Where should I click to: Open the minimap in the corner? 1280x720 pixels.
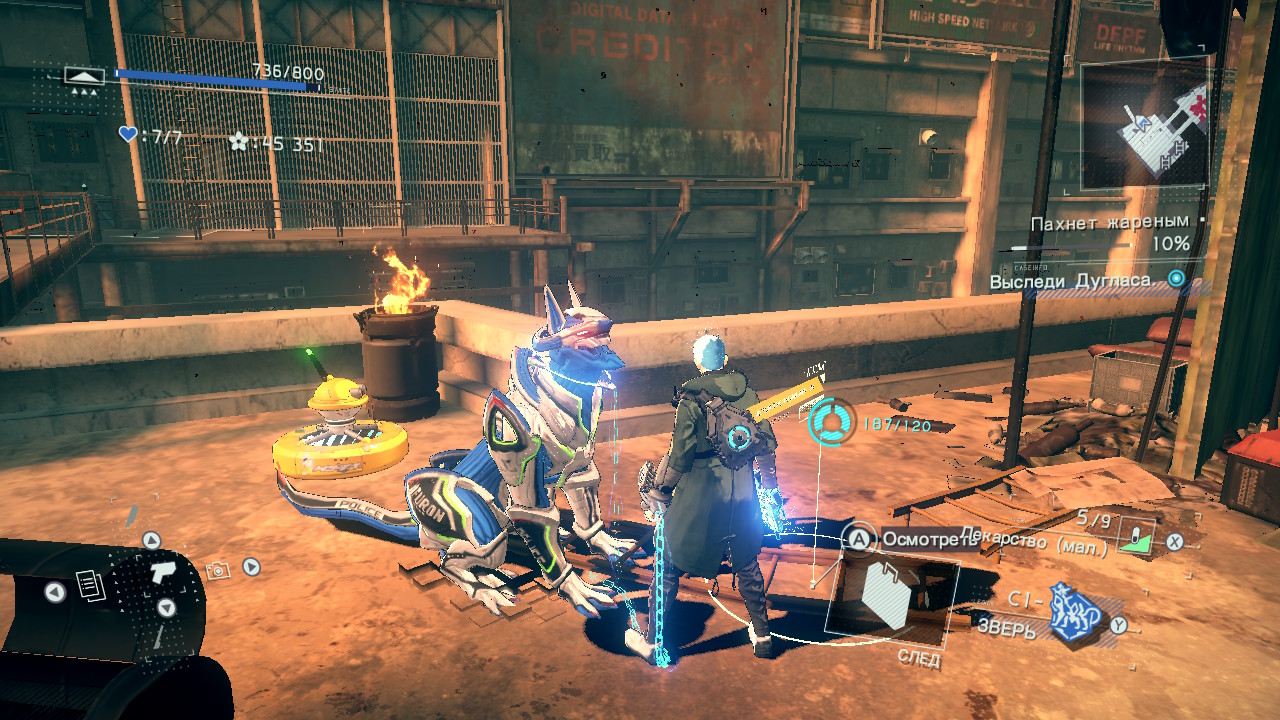point(1144,125)
